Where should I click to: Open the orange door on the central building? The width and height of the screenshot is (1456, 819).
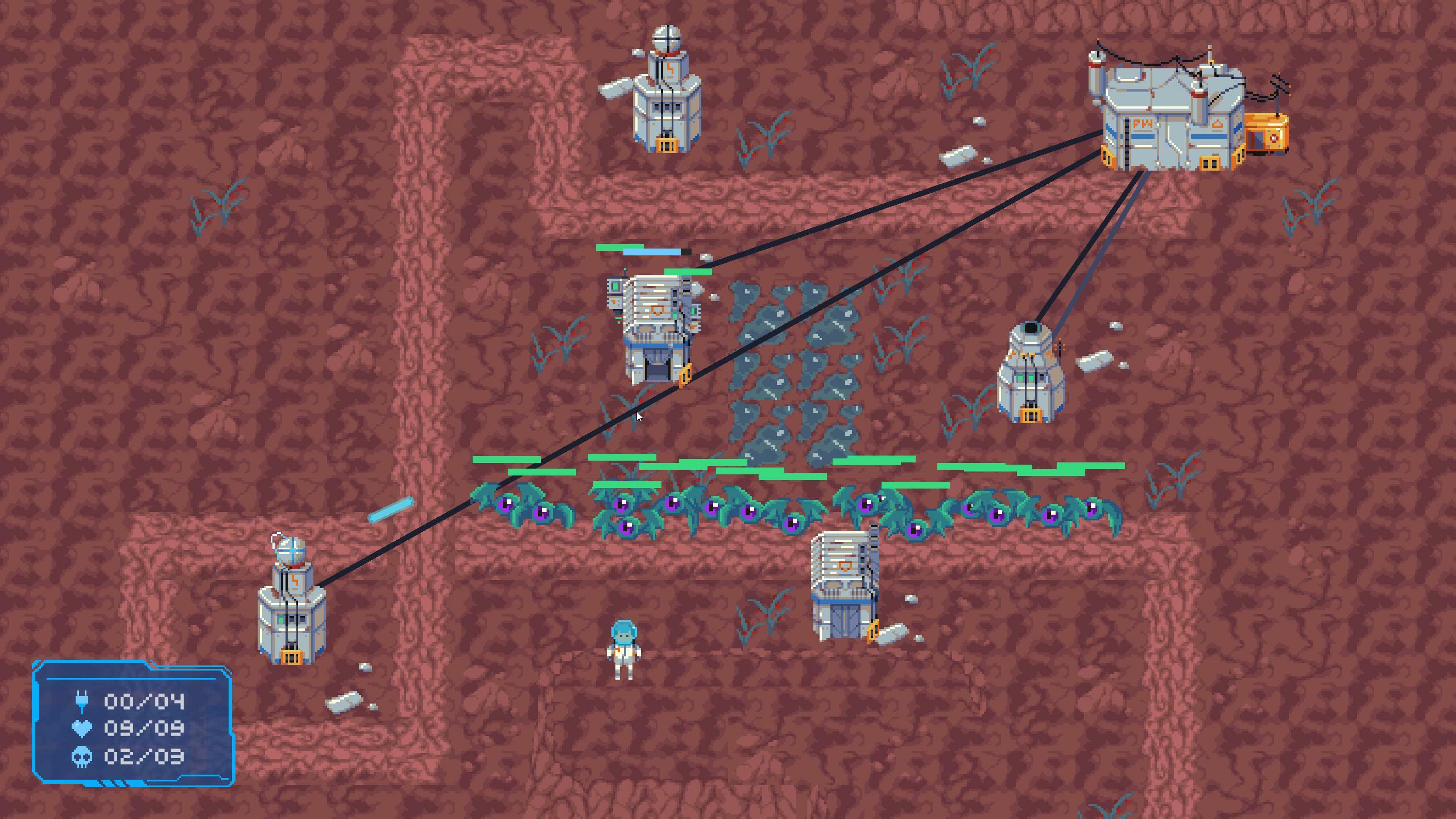click(685, 374)
